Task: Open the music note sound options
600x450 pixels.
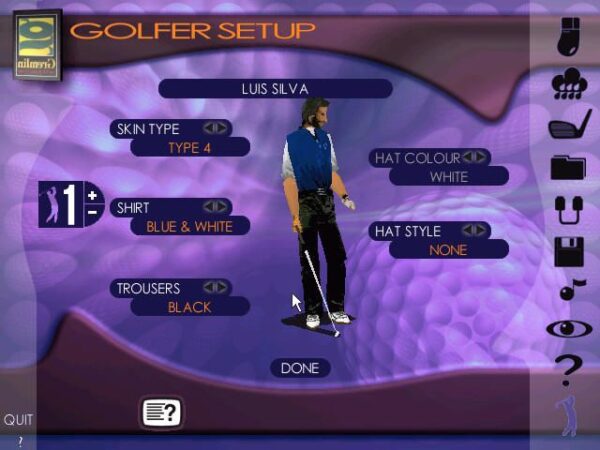Action: click(568, 290)
